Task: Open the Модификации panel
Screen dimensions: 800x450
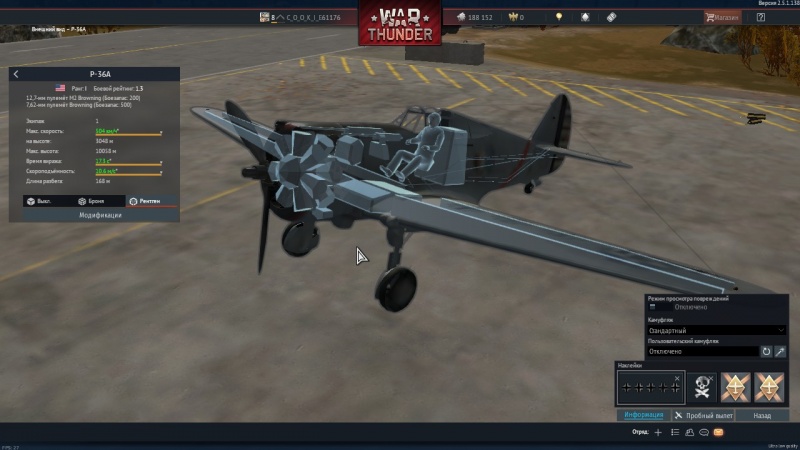Action: [100, 215]
